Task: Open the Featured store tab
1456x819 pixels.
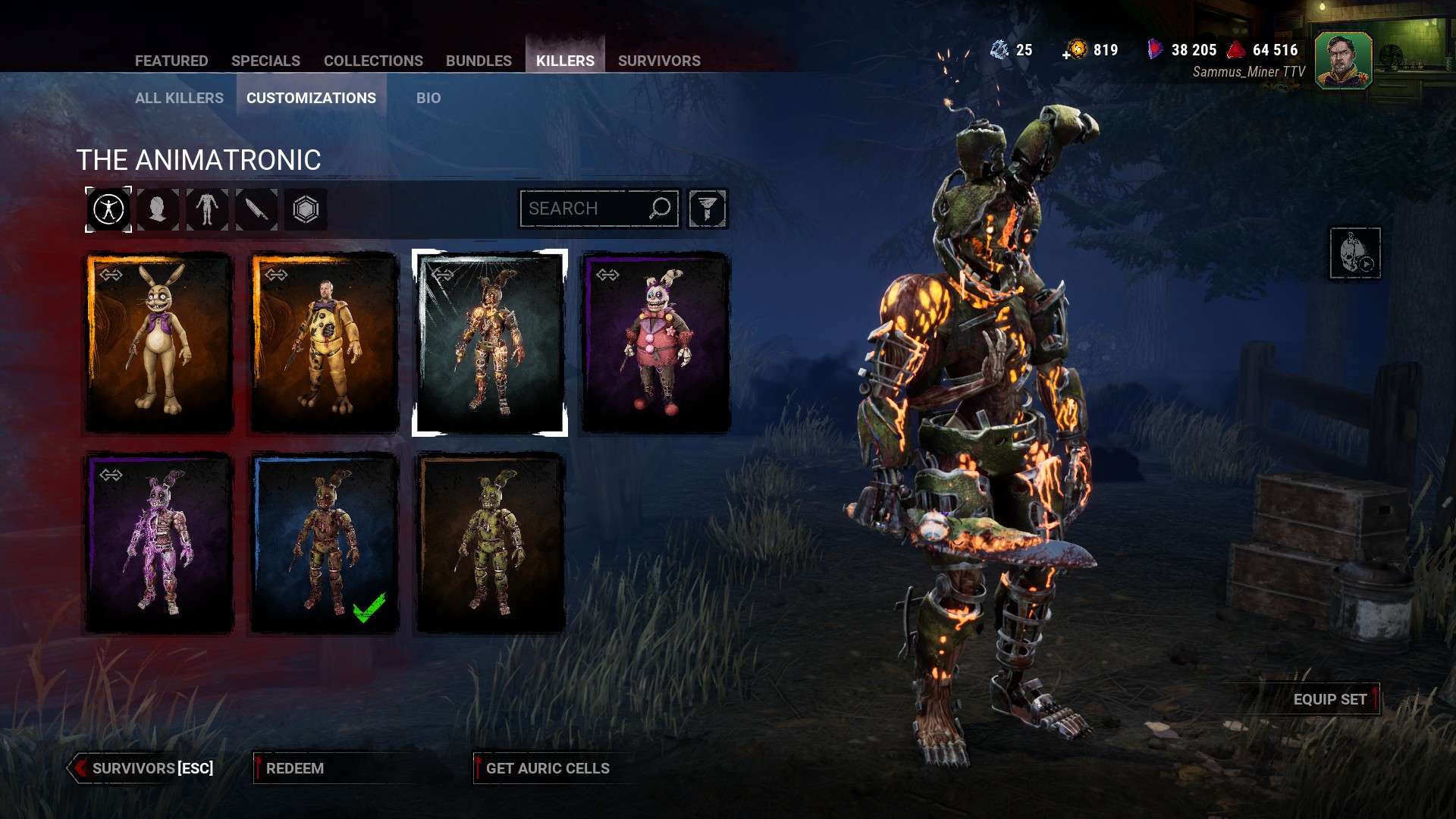Action: coord(171,61)
